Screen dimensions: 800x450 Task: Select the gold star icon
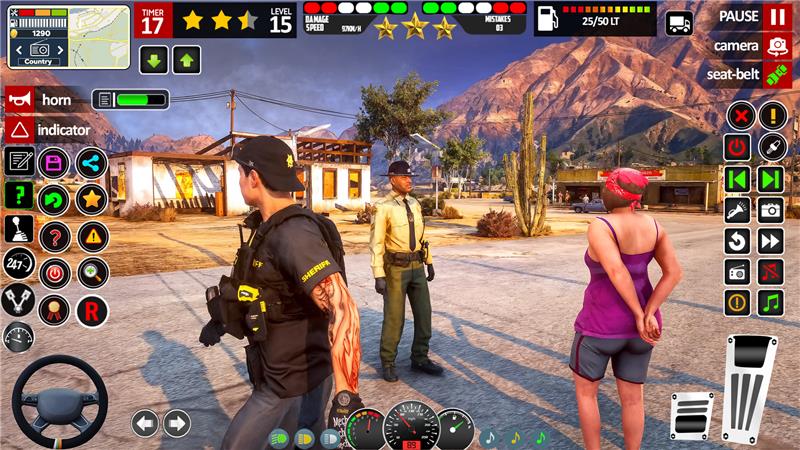point(92,198)
